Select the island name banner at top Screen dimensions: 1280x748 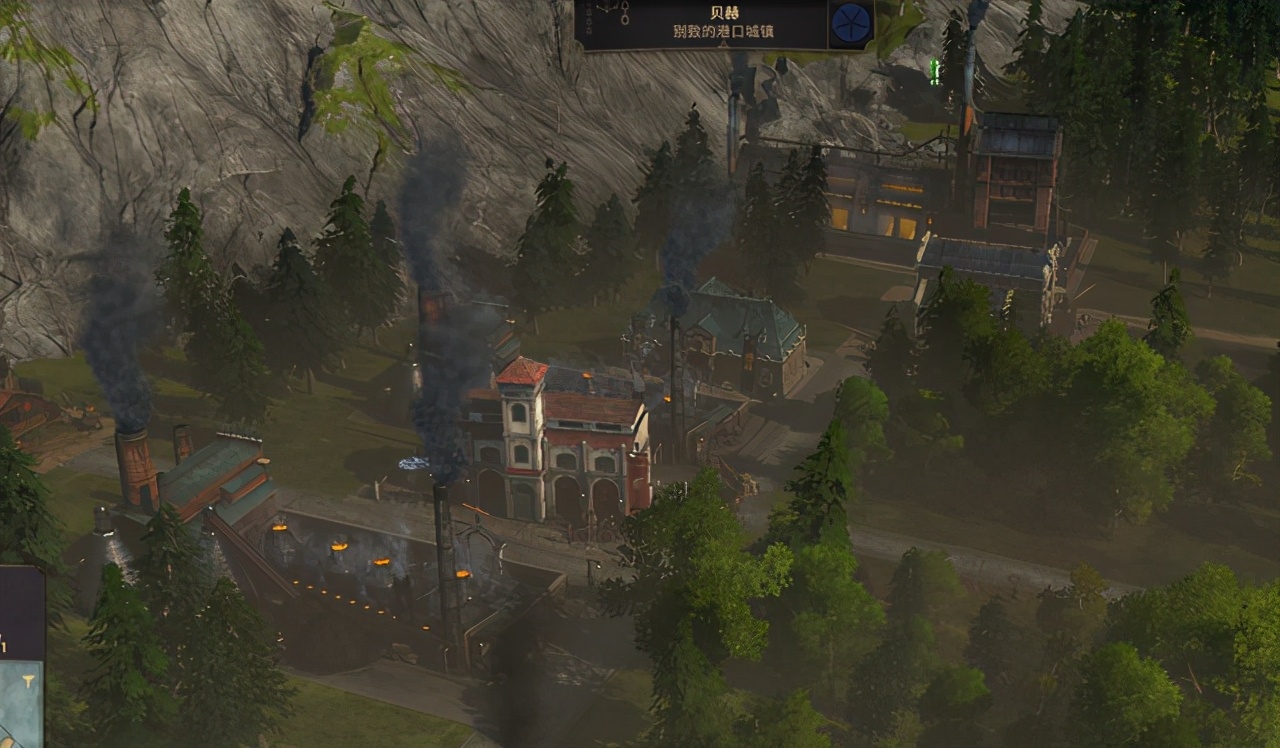[702, 24]
